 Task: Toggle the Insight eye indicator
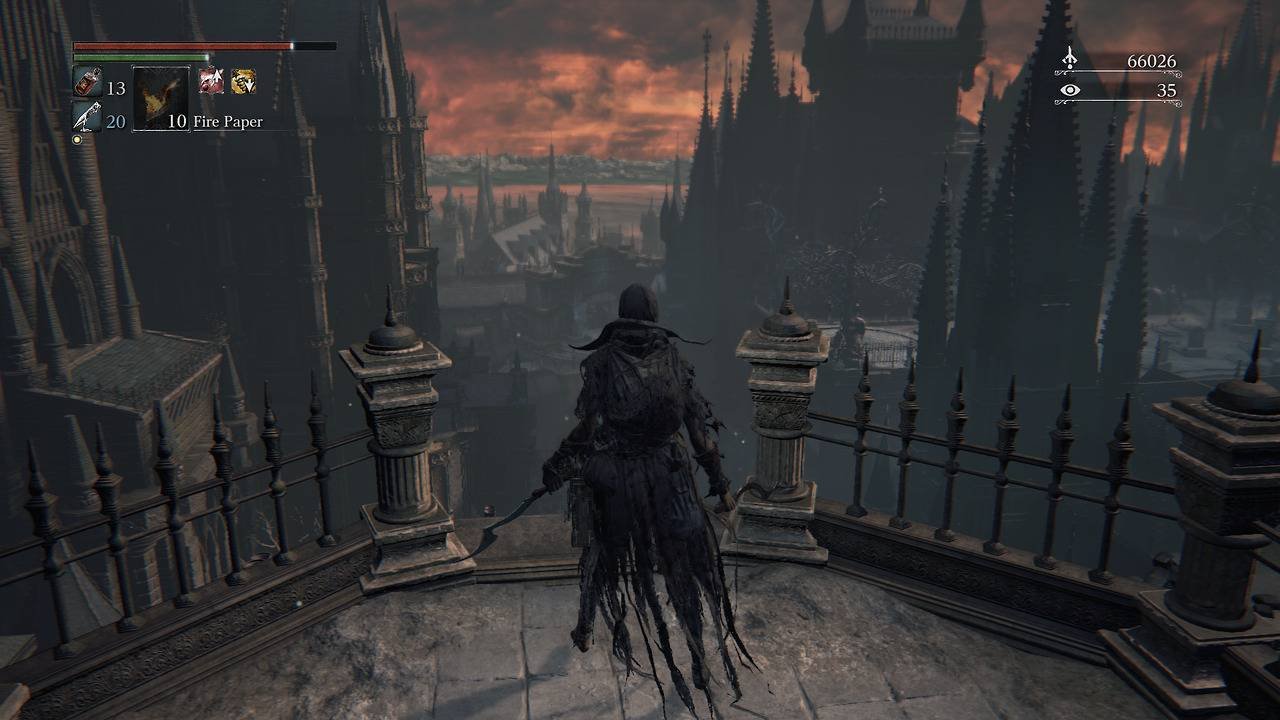[1072, 92]
